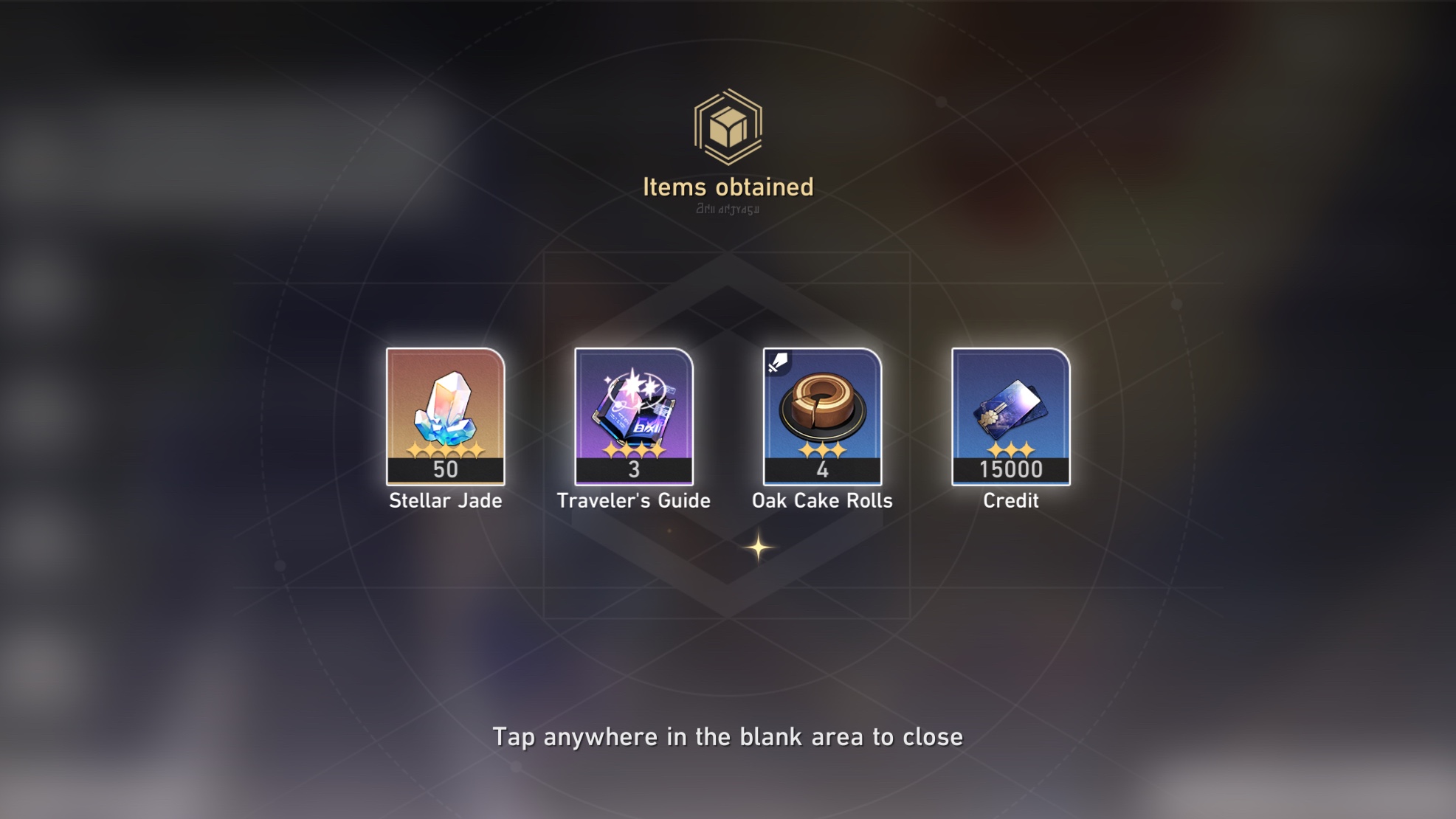Click the Items obtained title text

pyautogui.click(x=727, y=187)
